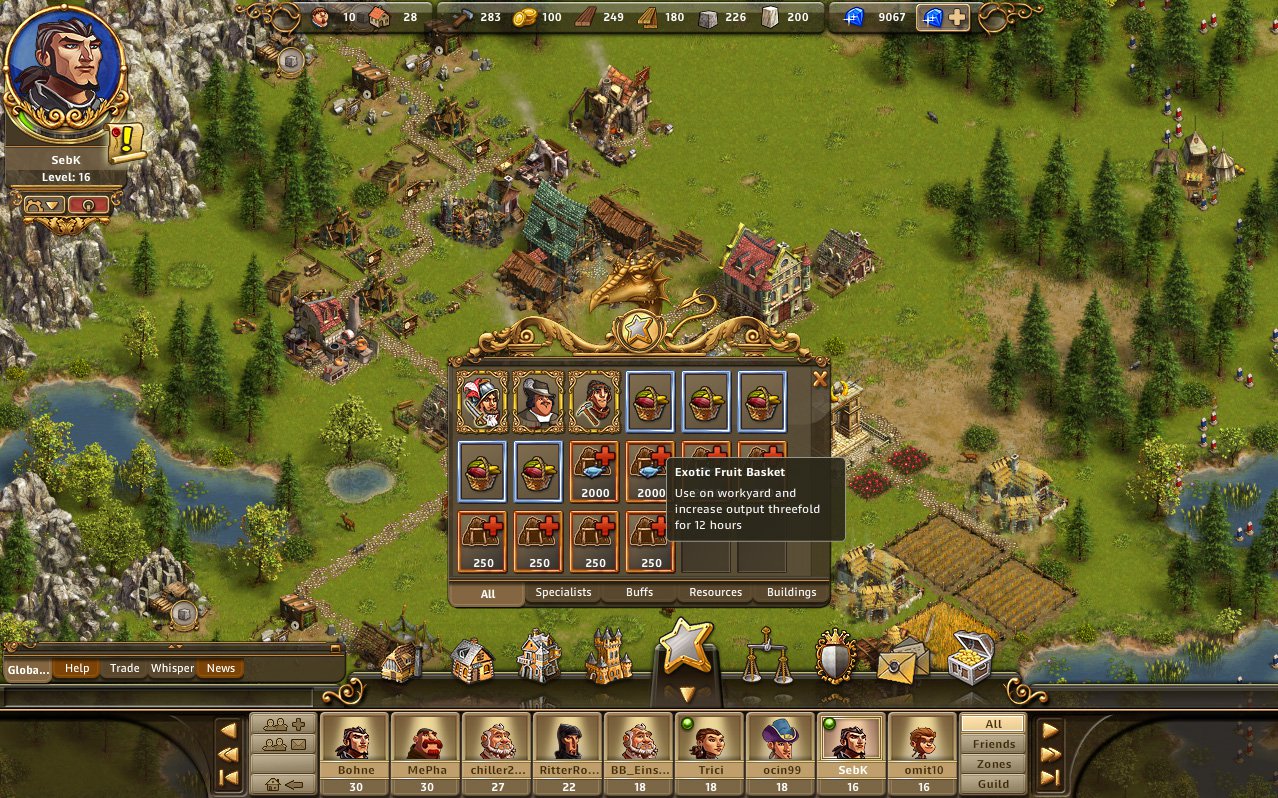
Task: Select the geologist with pickaxe portrait
Action: coord(594,401)
